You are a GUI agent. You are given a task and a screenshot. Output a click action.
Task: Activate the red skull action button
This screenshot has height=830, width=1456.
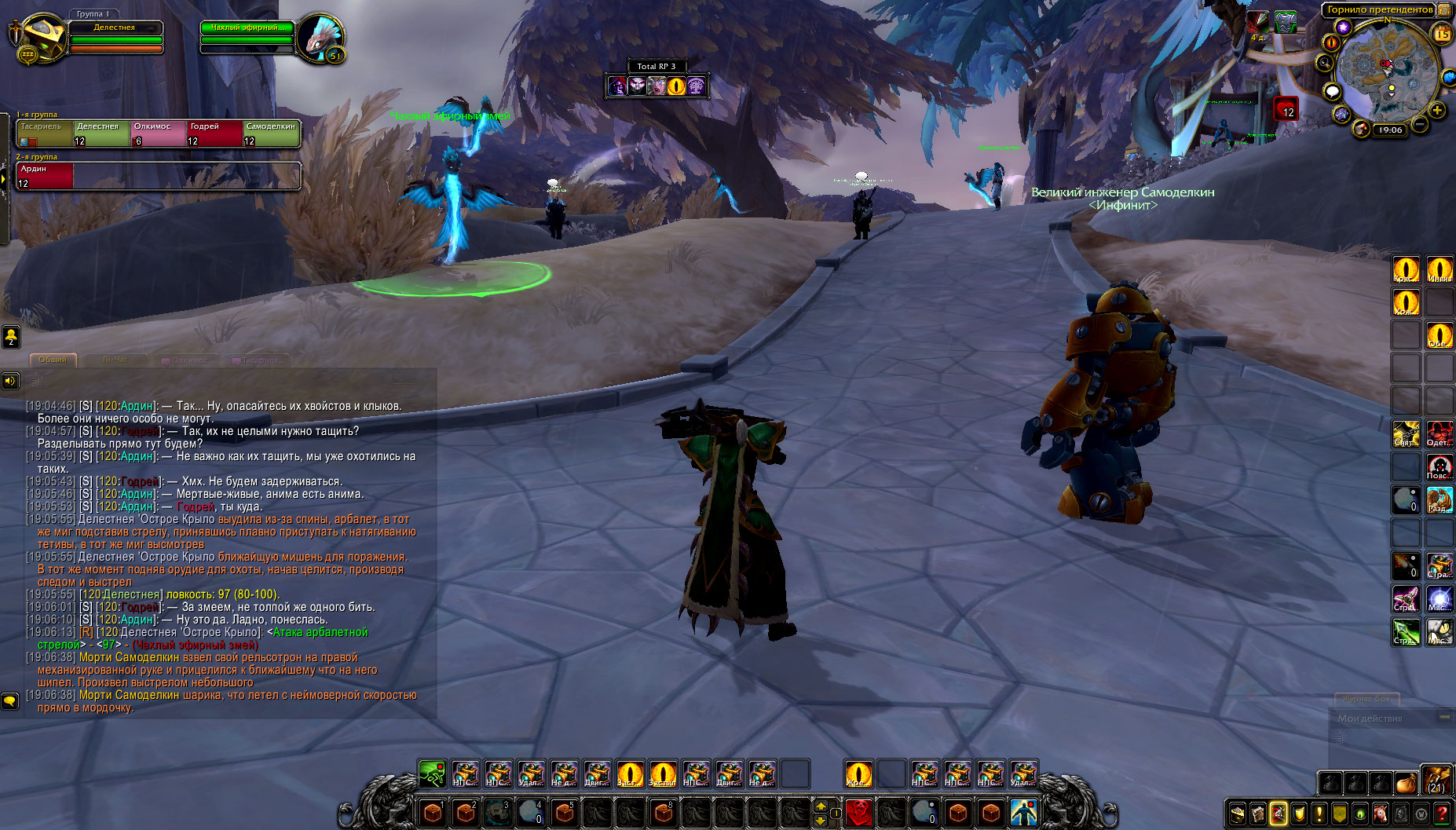pyautogui.click(x=858, y=811)
